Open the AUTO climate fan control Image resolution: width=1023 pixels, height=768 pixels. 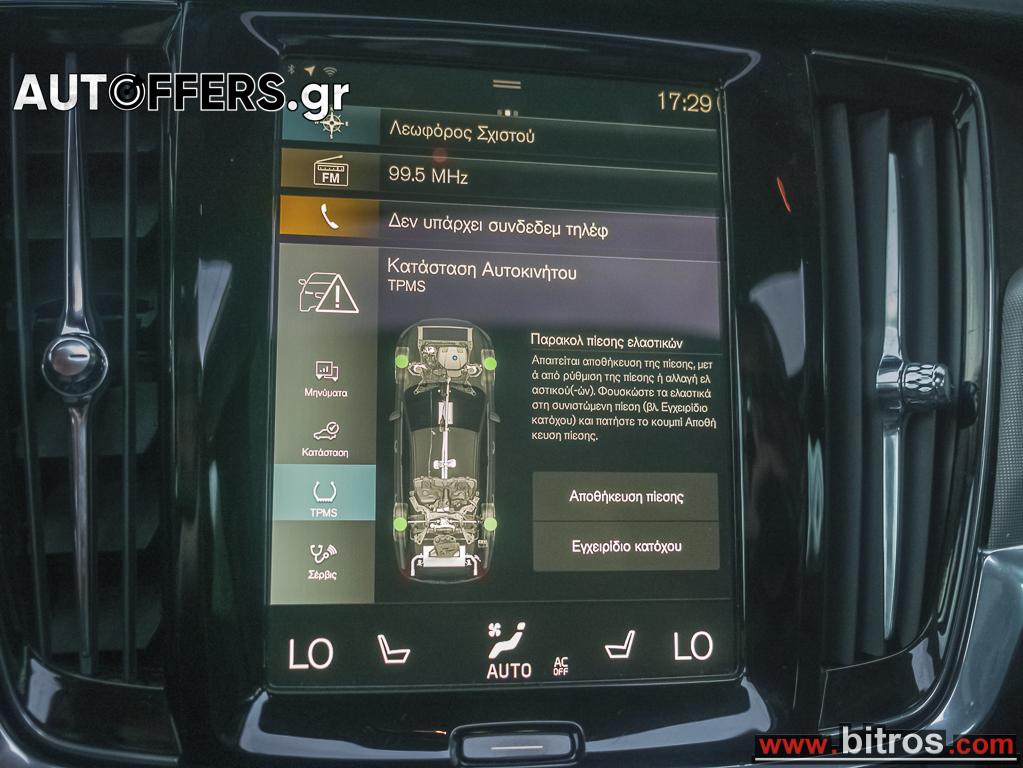click(508, 652)
